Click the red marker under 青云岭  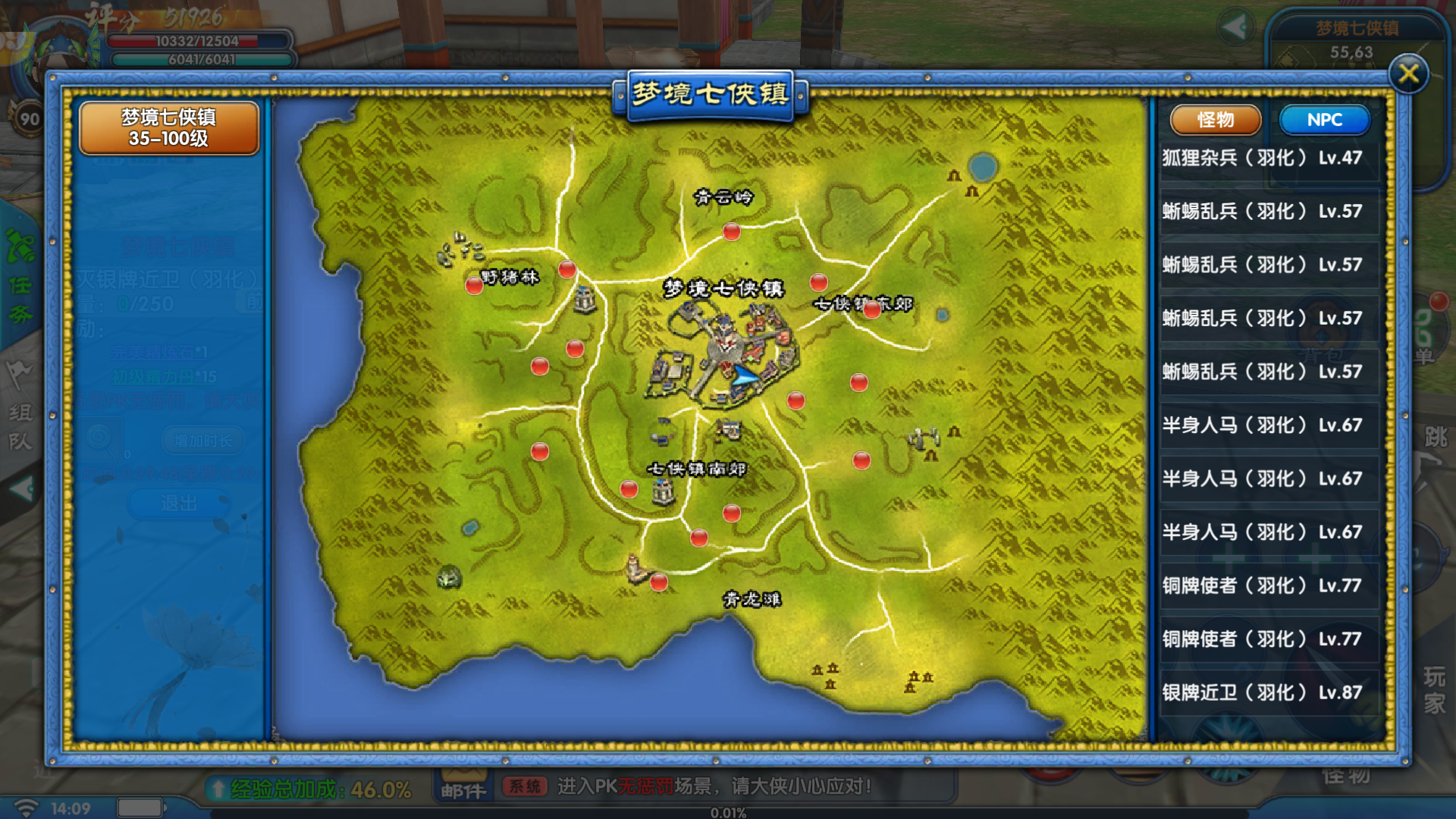731,231
